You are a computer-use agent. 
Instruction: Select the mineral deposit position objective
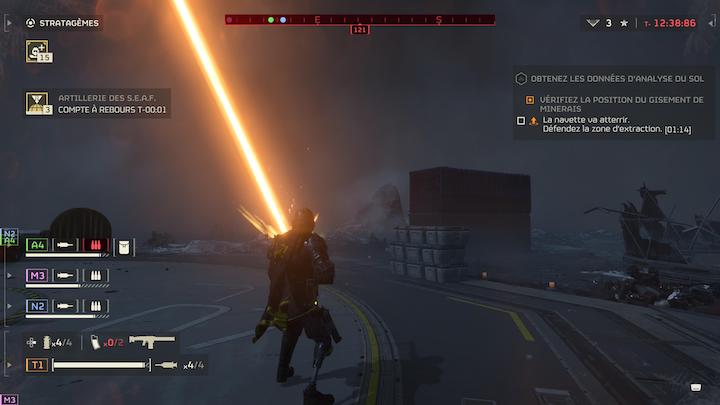[x=621, y=104]
